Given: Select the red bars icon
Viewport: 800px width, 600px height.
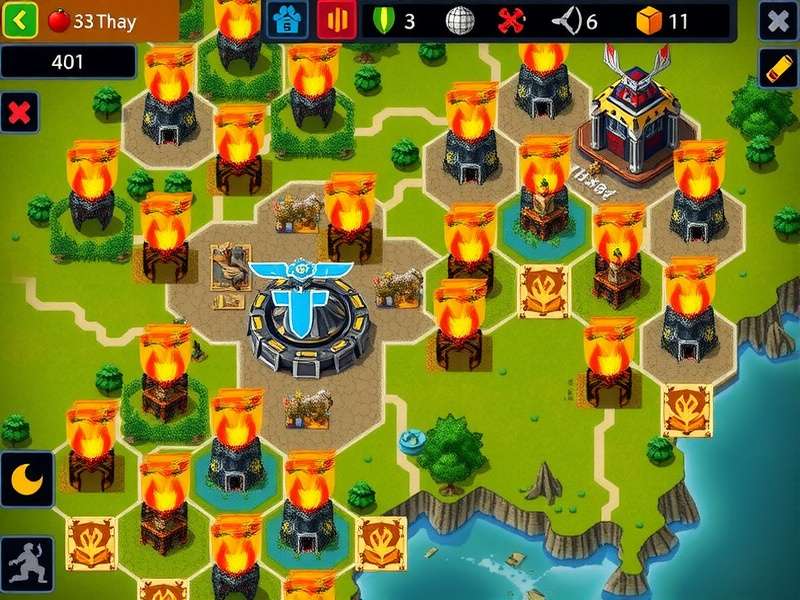Looking at the screenshot, I should click(x=336, y=19).
